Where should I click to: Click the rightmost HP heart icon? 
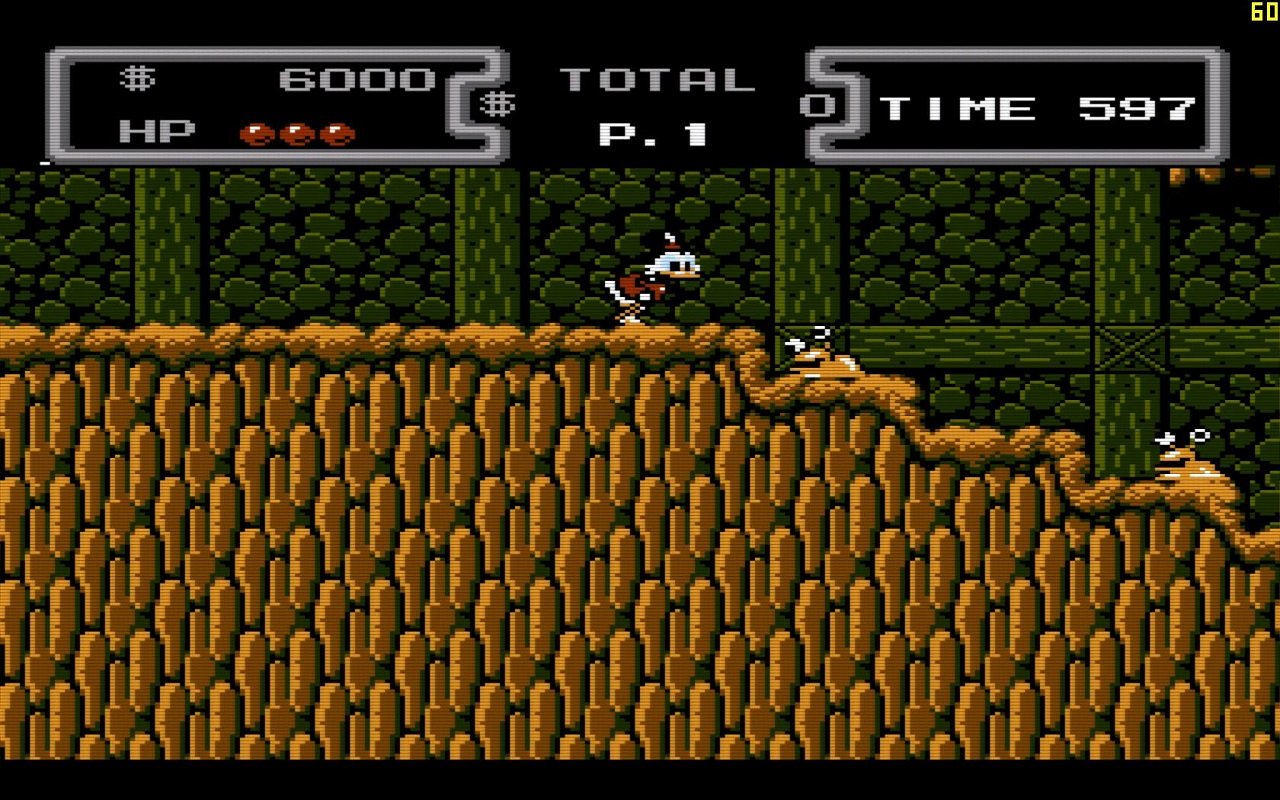[338, 135]
